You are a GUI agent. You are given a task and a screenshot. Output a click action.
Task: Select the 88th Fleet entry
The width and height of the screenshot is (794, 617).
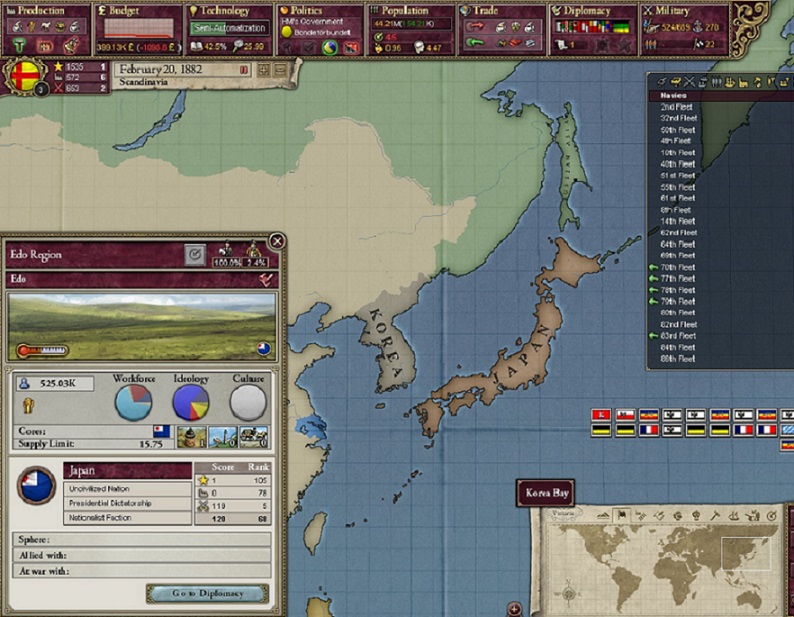(677, 359)
